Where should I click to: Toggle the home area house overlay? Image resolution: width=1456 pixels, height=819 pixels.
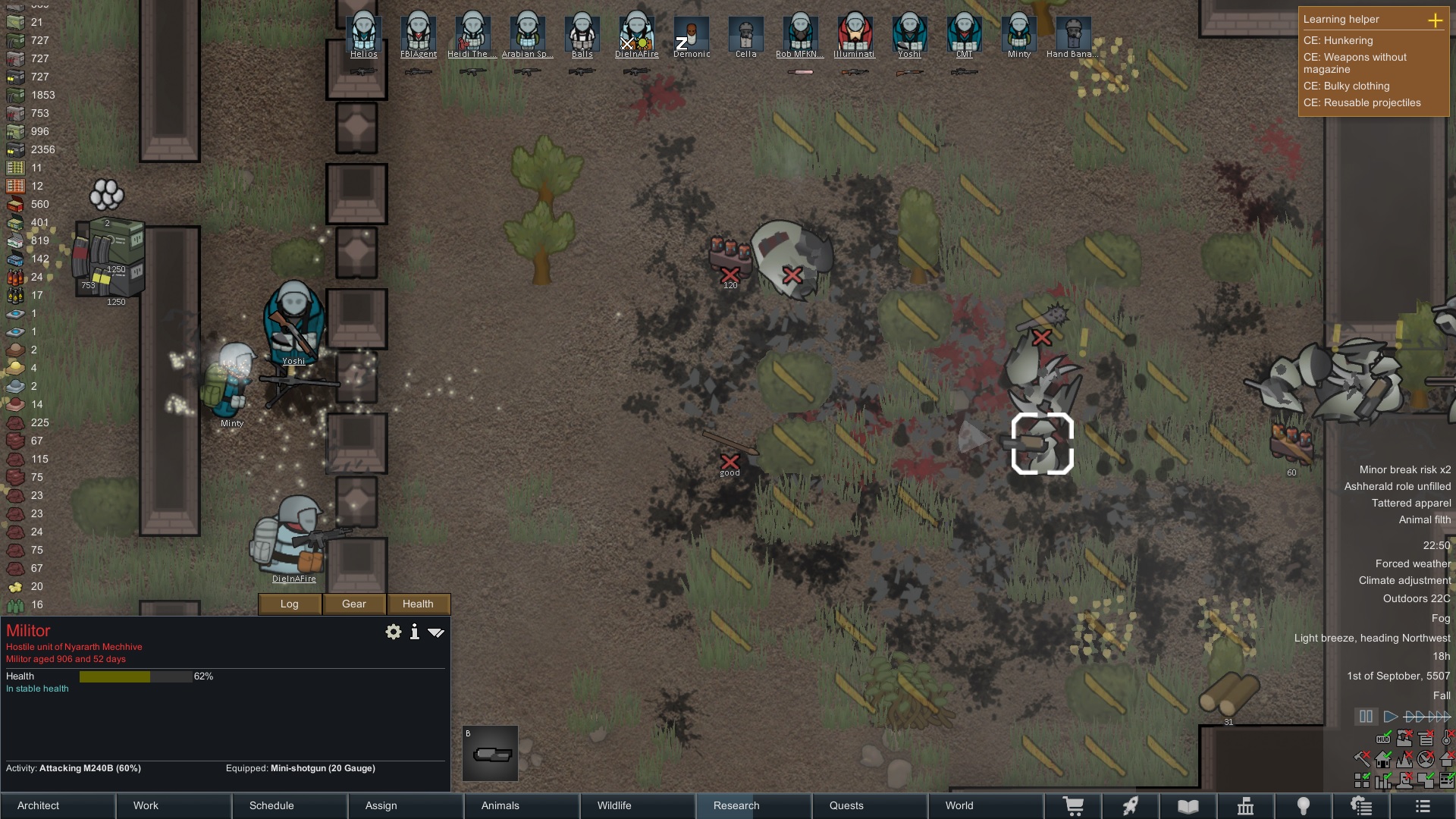[1382, 760]
